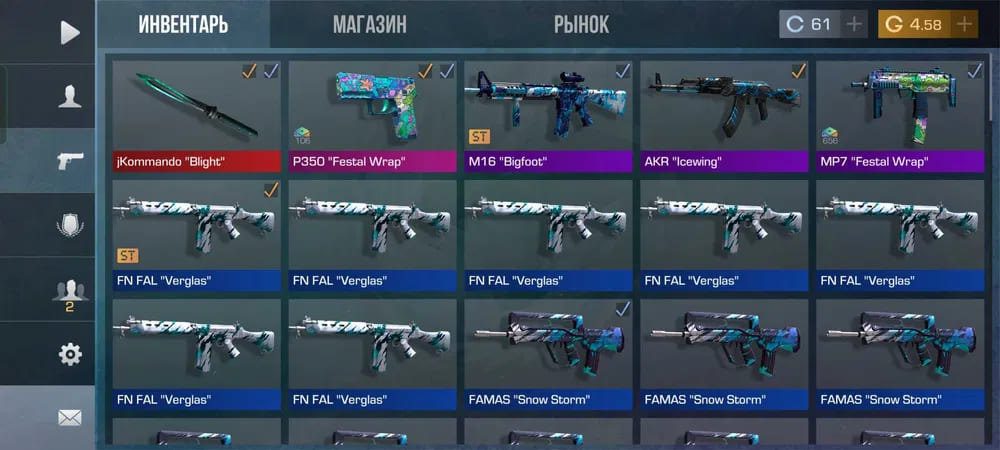Open the player profile icon

click(x=69, y=97)
